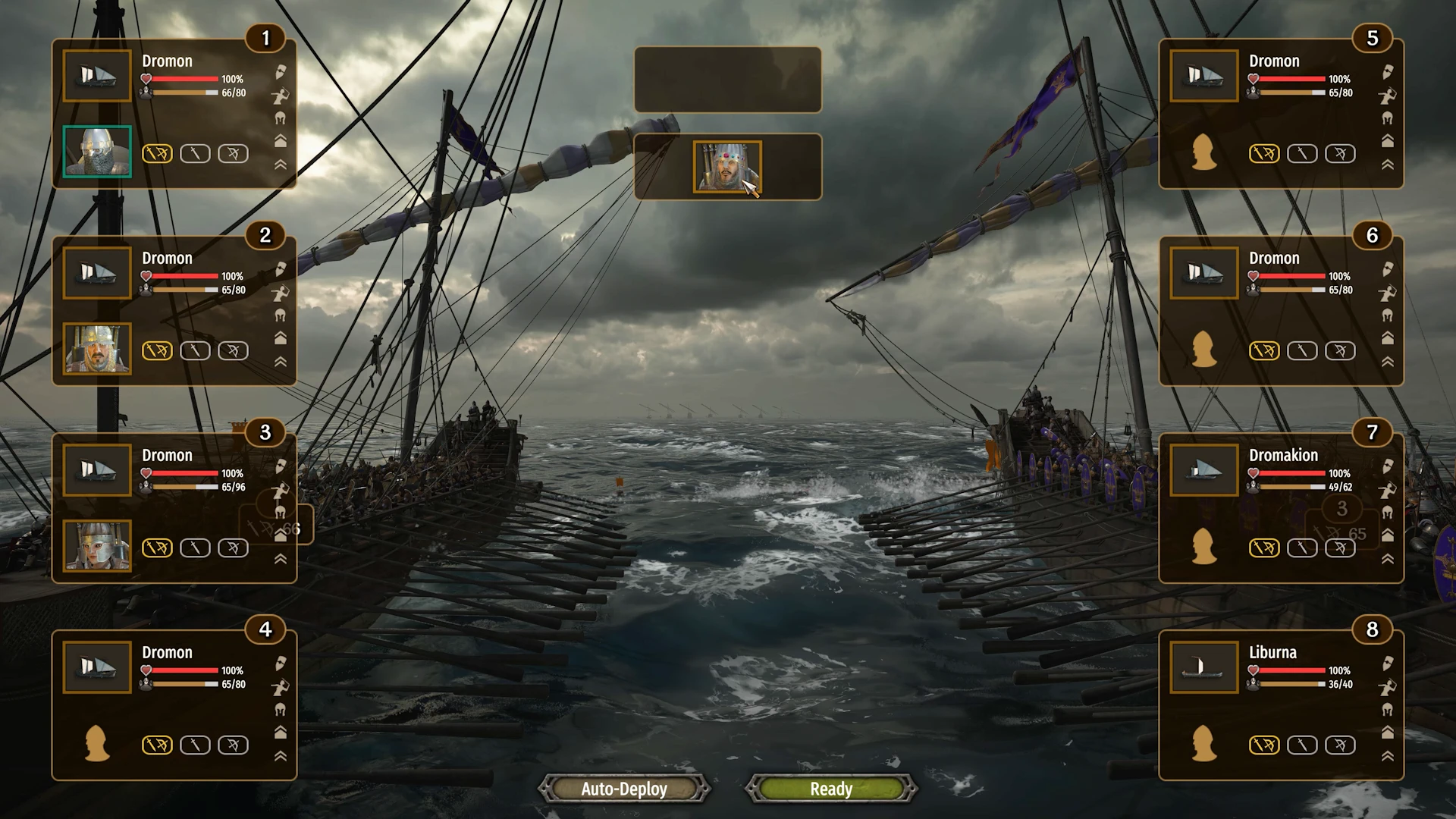Choose the captain portrait on ship 1
The width and height of the screenshot is (1456, 819).
coord(97,152)
